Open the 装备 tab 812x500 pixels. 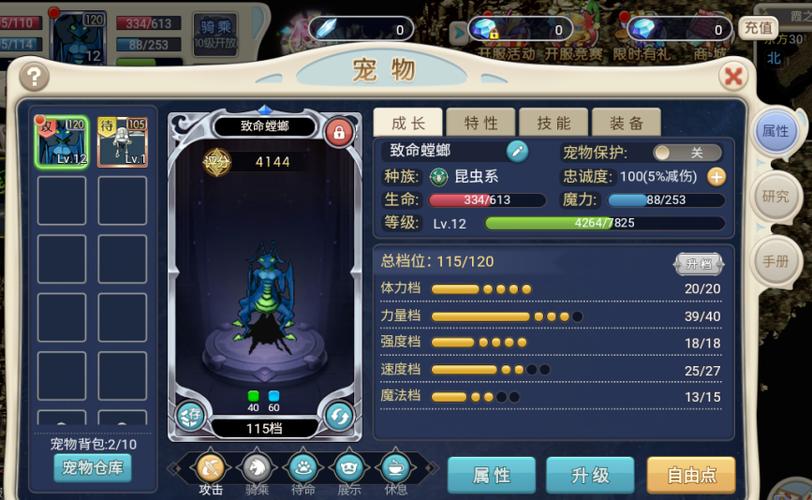pos(626,123)
